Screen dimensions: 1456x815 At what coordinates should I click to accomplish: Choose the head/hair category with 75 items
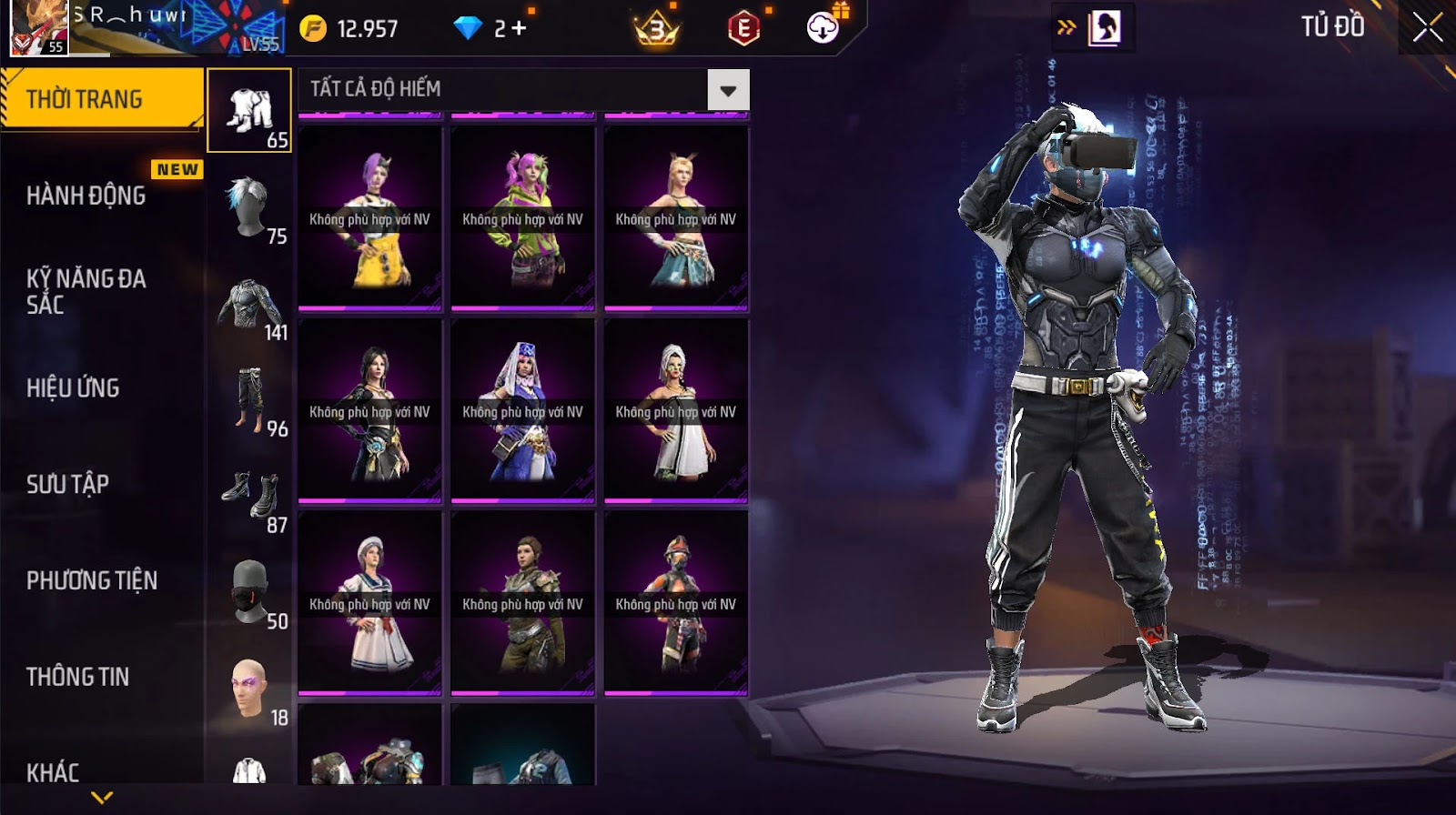point(249,209)
